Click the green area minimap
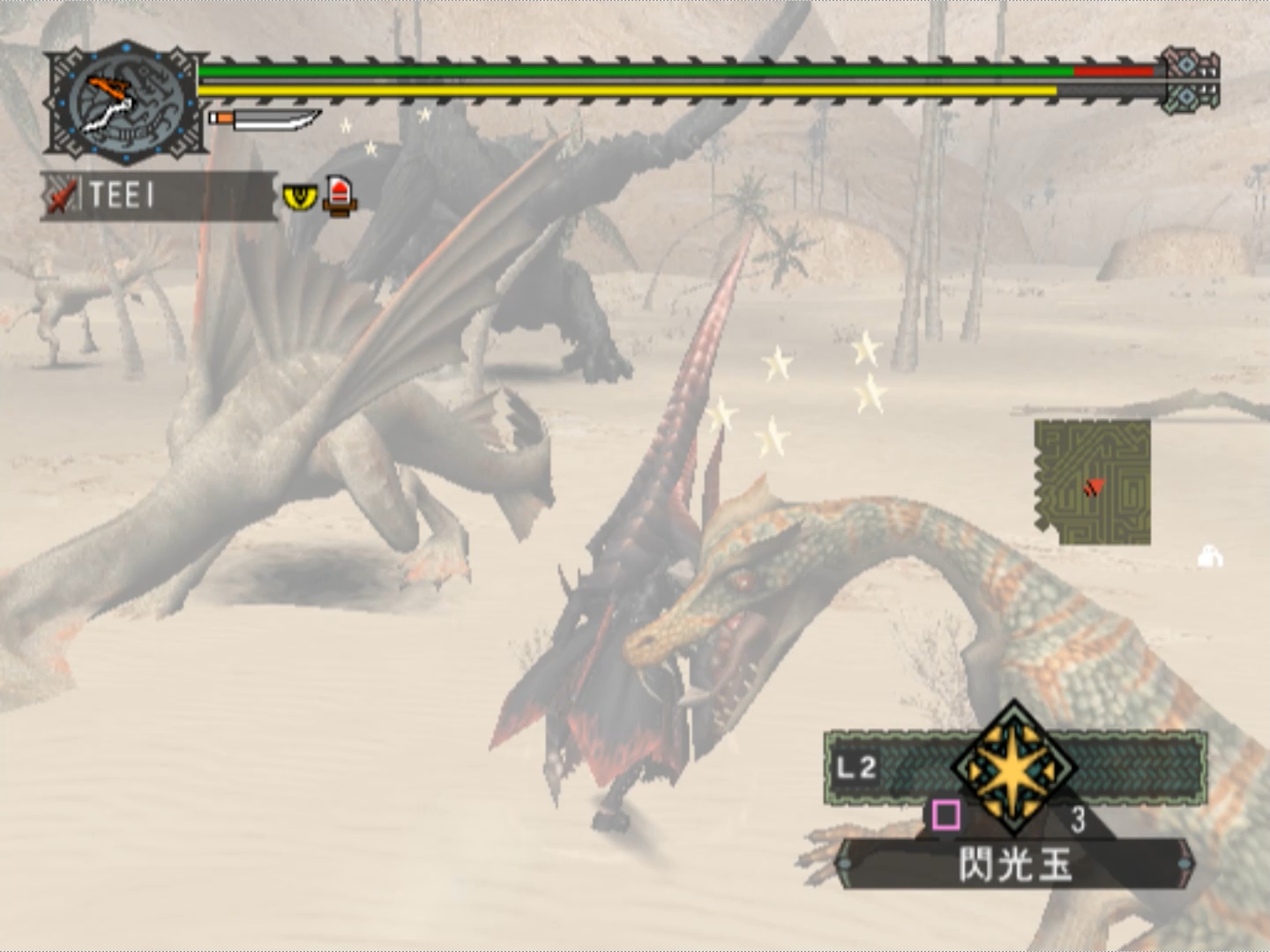 [x=1094, y=481]
